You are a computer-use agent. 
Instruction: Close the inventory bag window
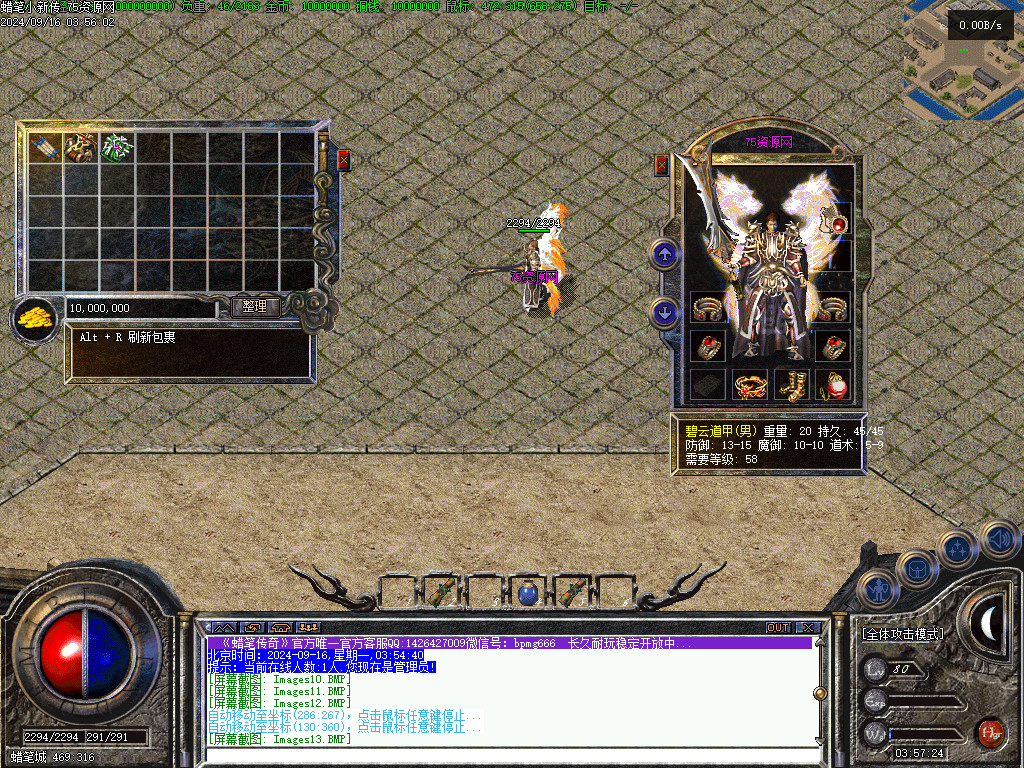pyautogui.click(x=344, y=159)
